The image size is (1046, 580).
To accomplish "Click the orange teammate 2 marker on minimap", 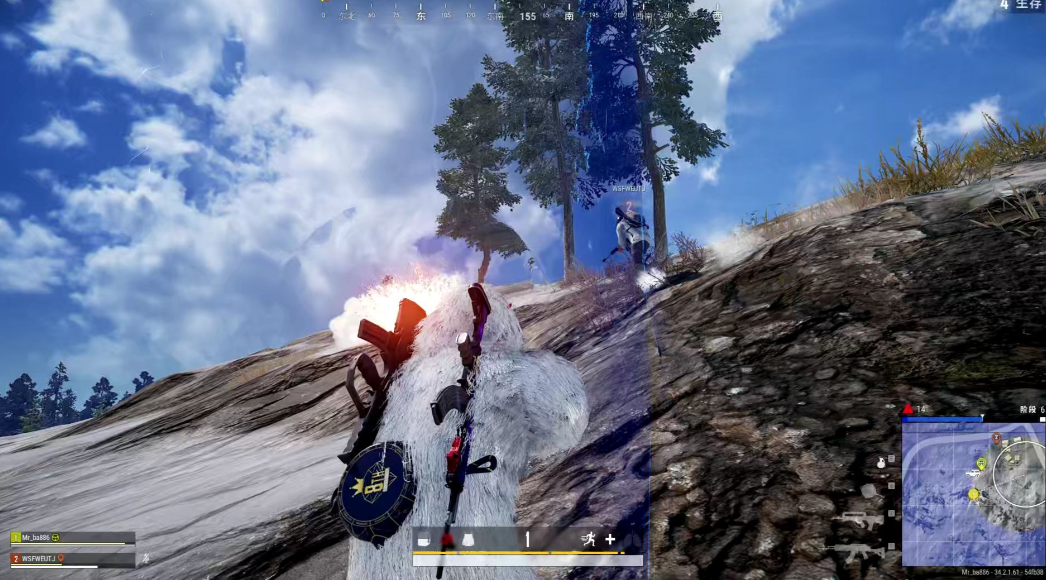I will [997, 438].
